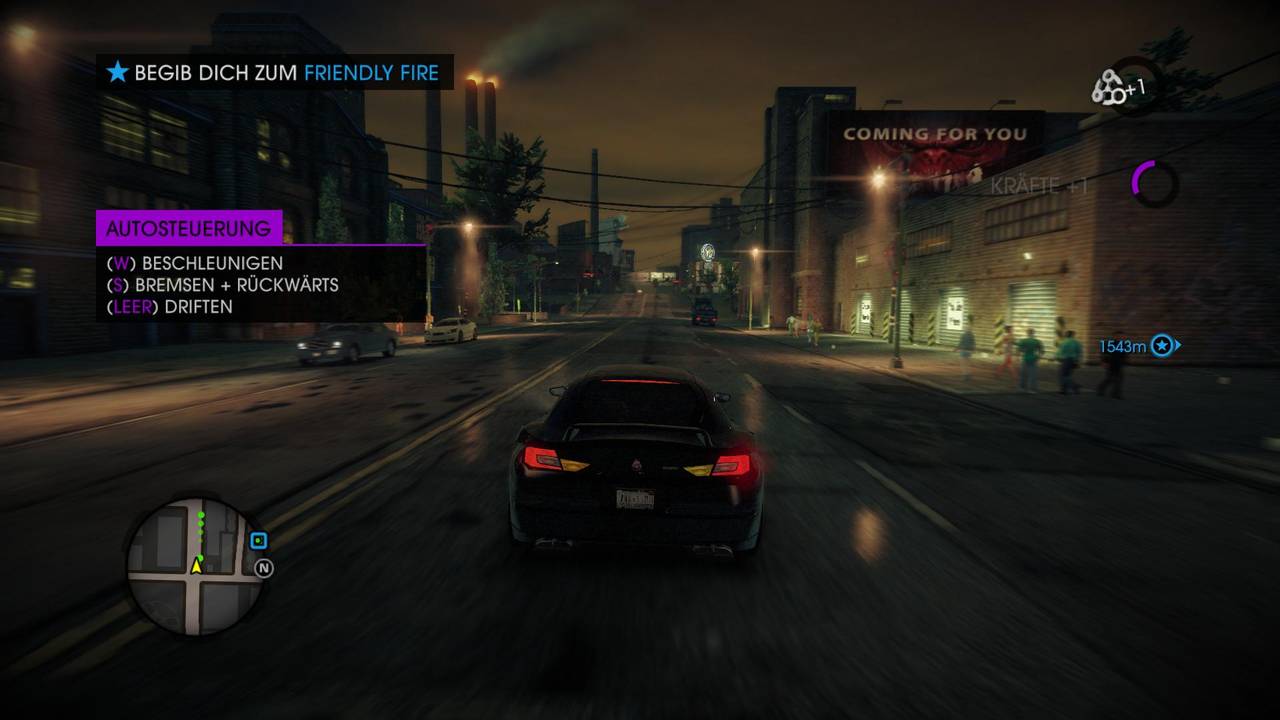Select the blue star waypoint marker
1280x720 pixels.
point(1161,346)
